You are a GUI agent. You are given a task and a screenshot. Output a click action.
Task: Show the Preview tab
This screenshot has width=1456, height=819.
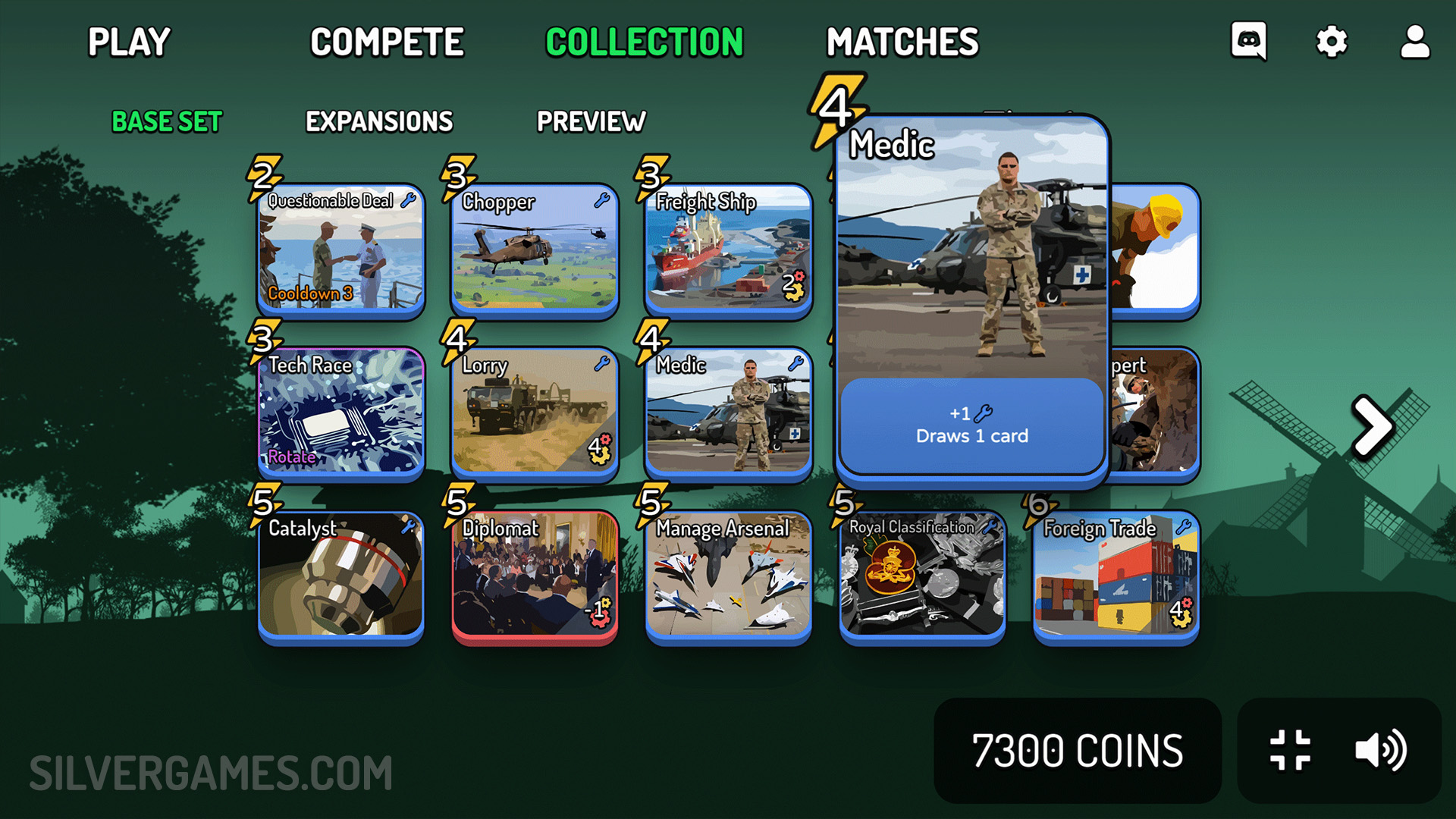coord(591,121)
